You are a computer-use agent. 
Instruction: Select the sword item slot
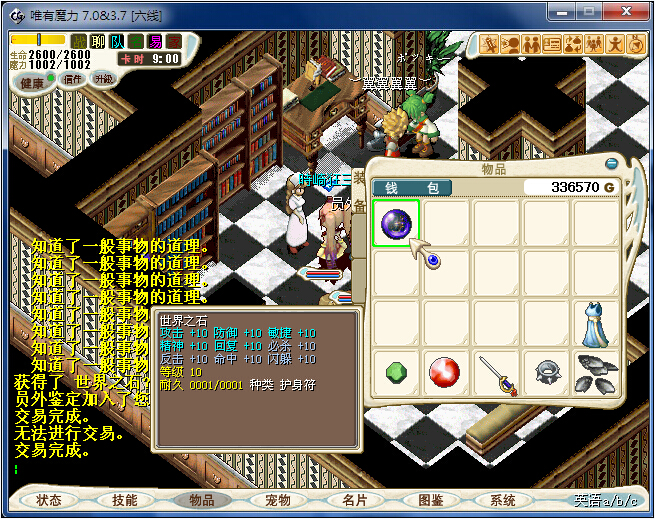[496, 374]
